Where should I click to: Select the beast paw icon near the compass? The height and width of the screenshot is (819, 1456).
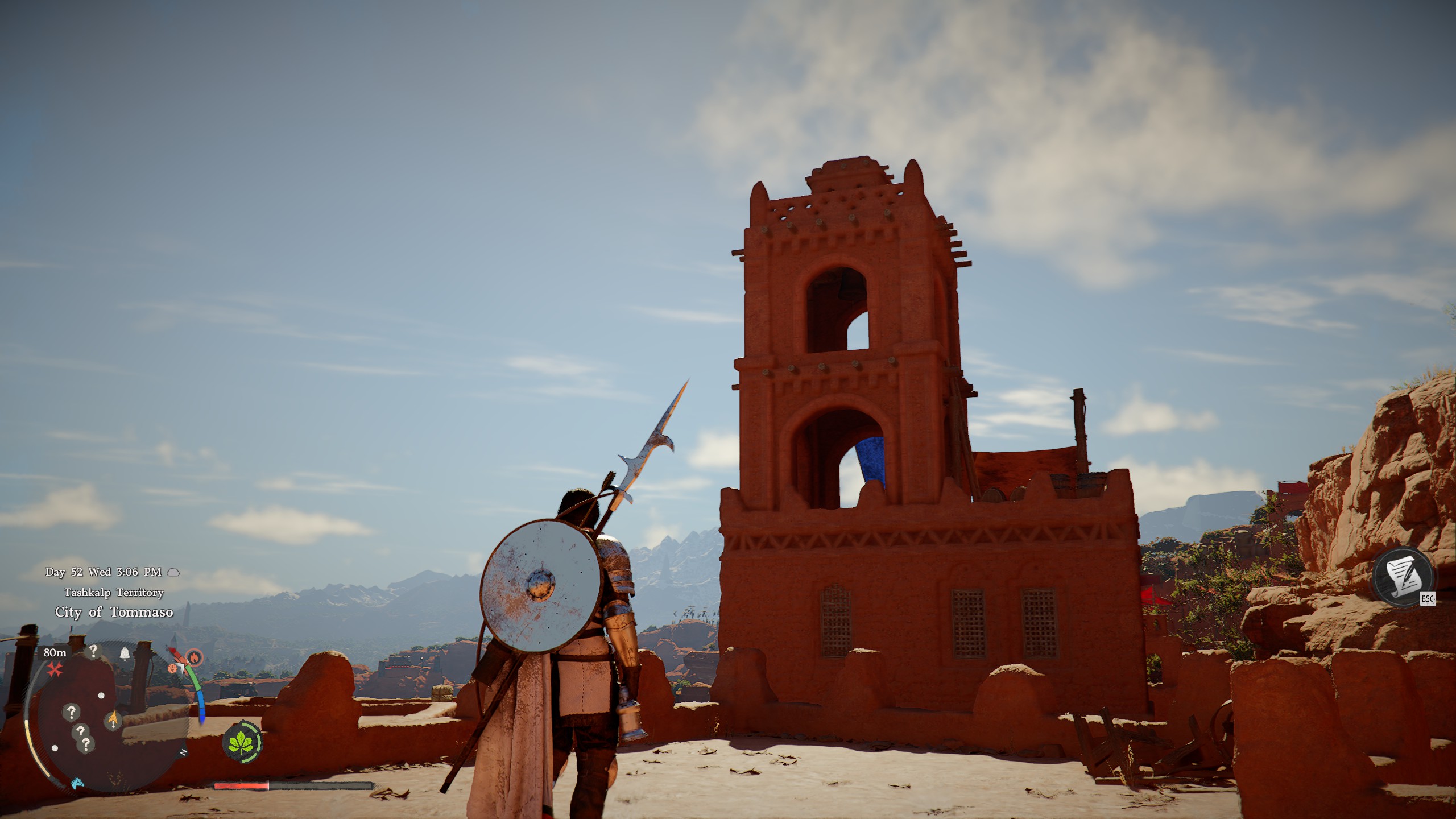[x=173, y=668]
